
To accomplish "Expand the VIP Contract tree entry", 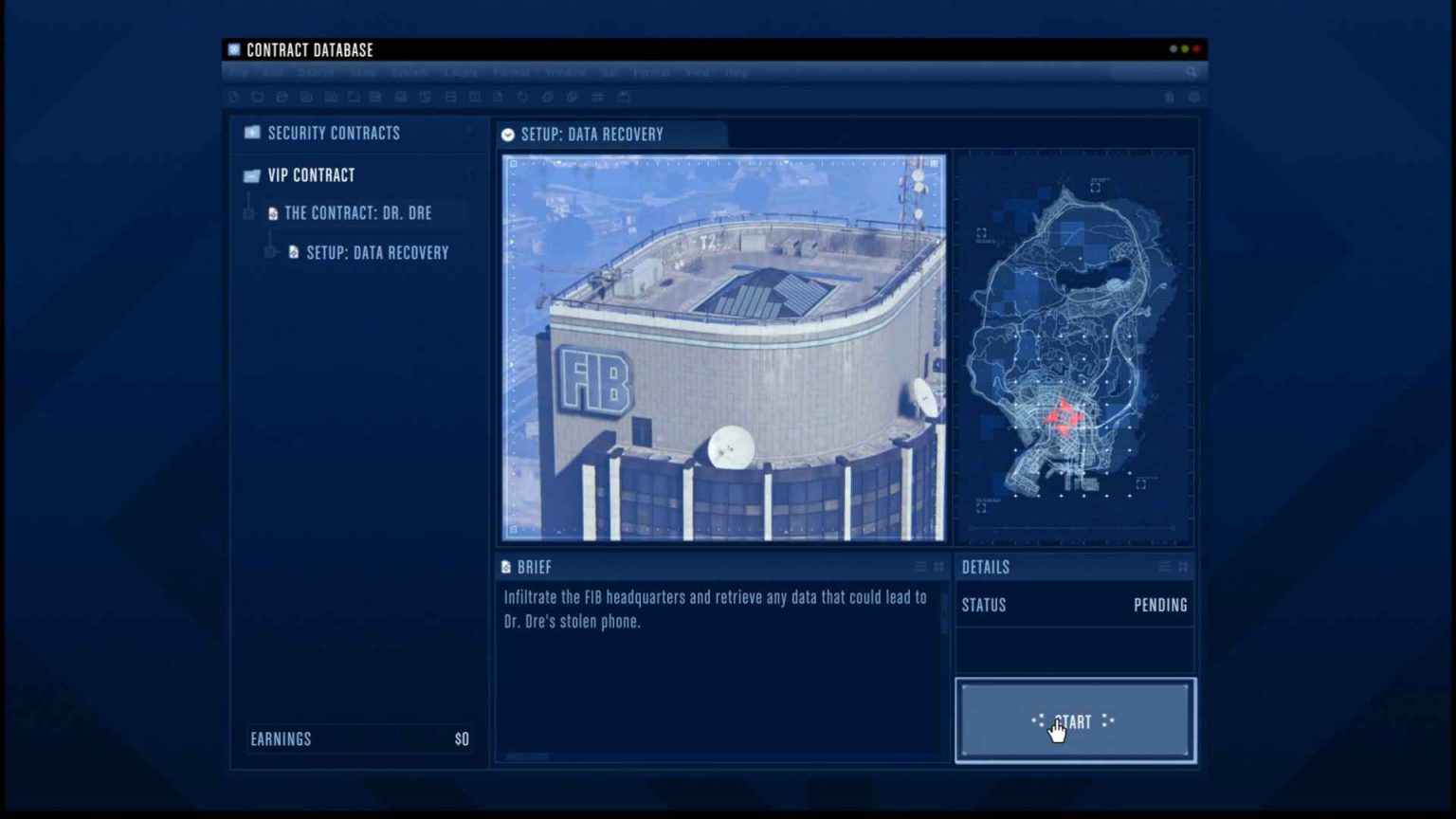I will click(471, 175).
